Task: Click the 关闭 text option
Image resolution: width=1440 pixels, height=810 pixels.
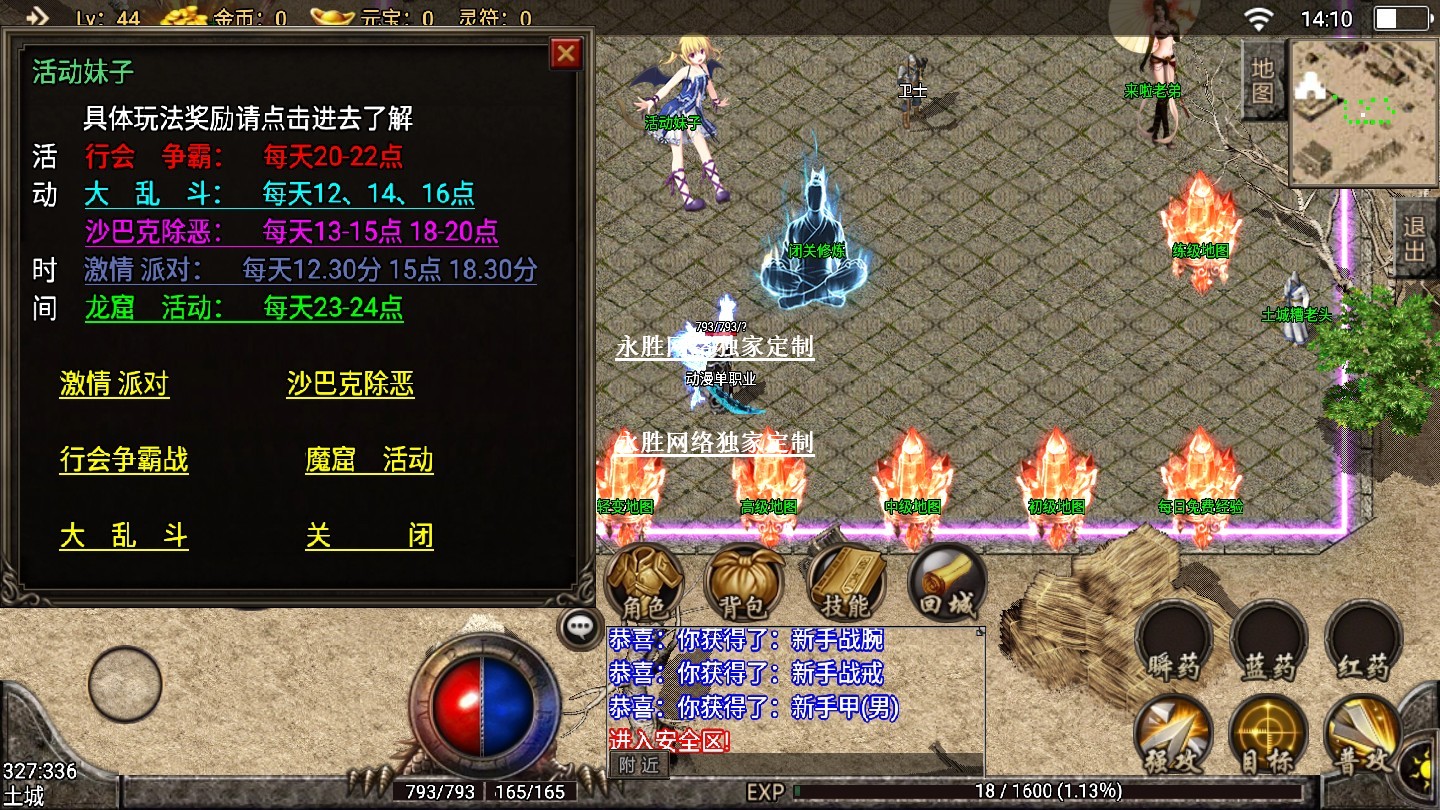Action: (369, 535)
